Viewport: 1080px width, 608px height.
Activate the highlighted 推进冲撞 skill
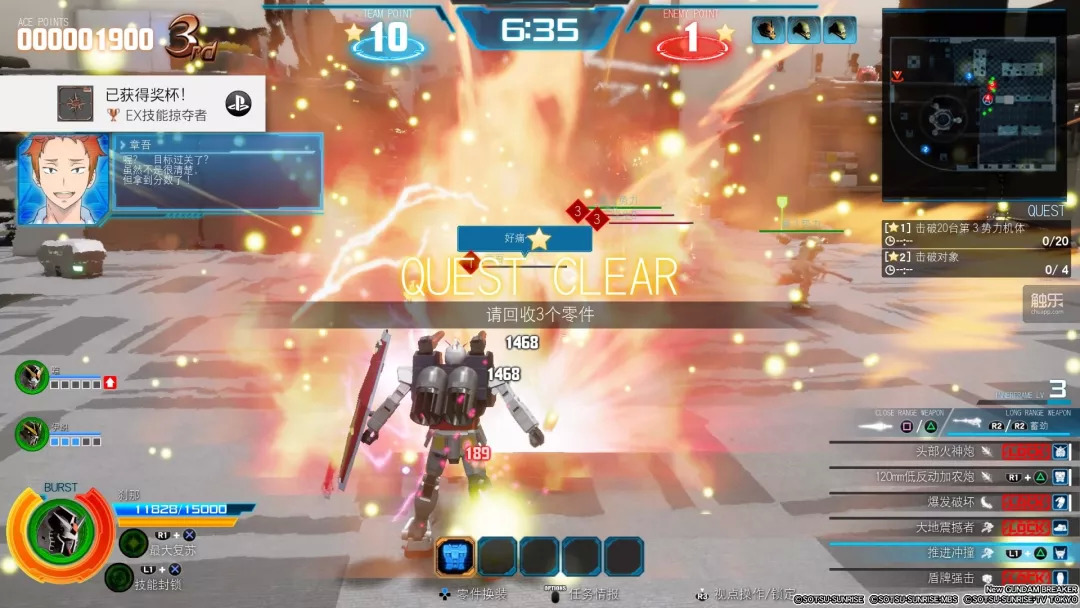click(x=950, y=552)
